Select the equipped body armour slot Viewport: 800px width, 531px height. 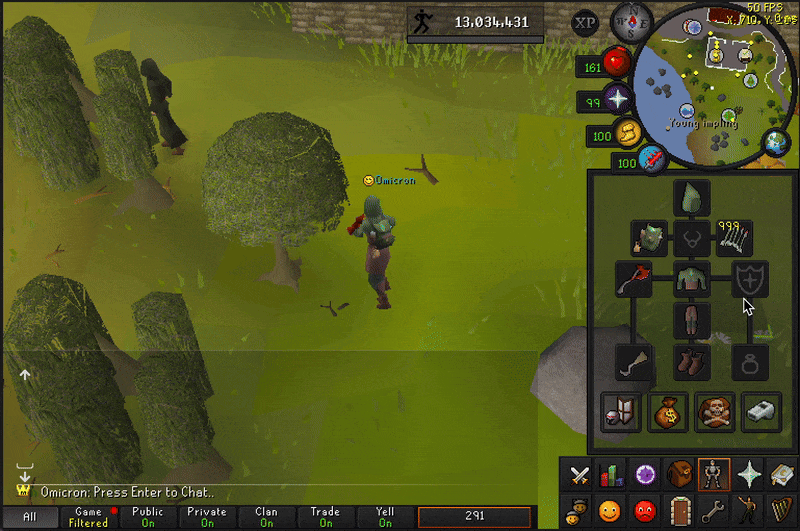691,280
